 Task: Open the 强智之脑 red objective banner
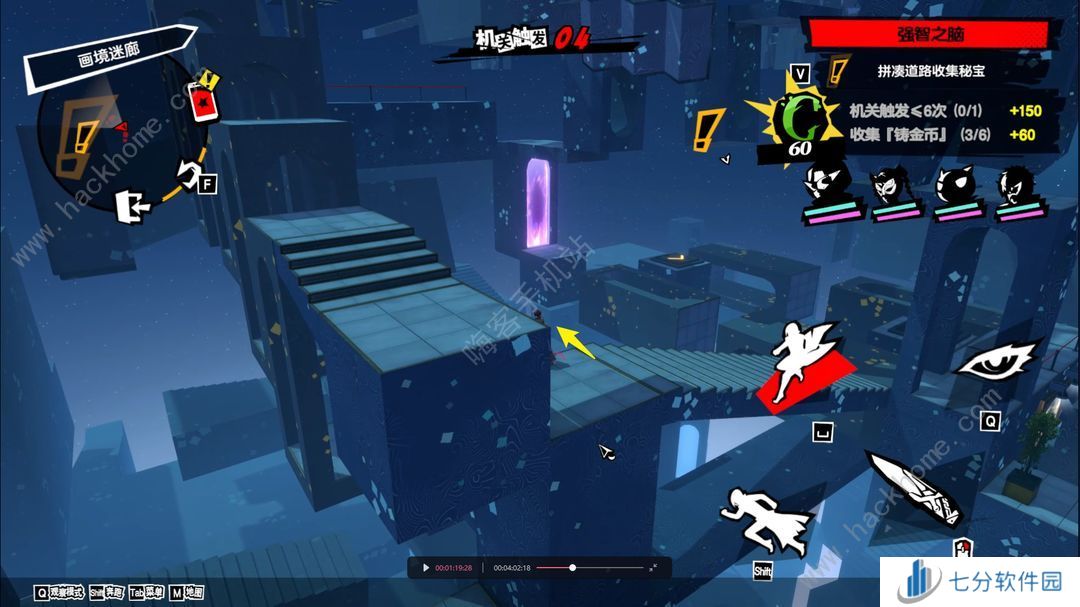[928, 33]
